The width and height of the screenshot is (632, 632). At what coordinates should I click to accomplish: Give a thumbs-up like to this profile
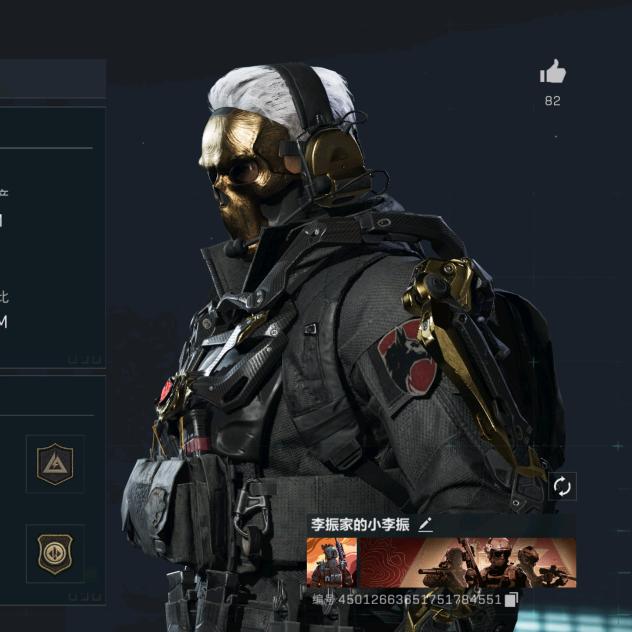click(x=553, y=73)
